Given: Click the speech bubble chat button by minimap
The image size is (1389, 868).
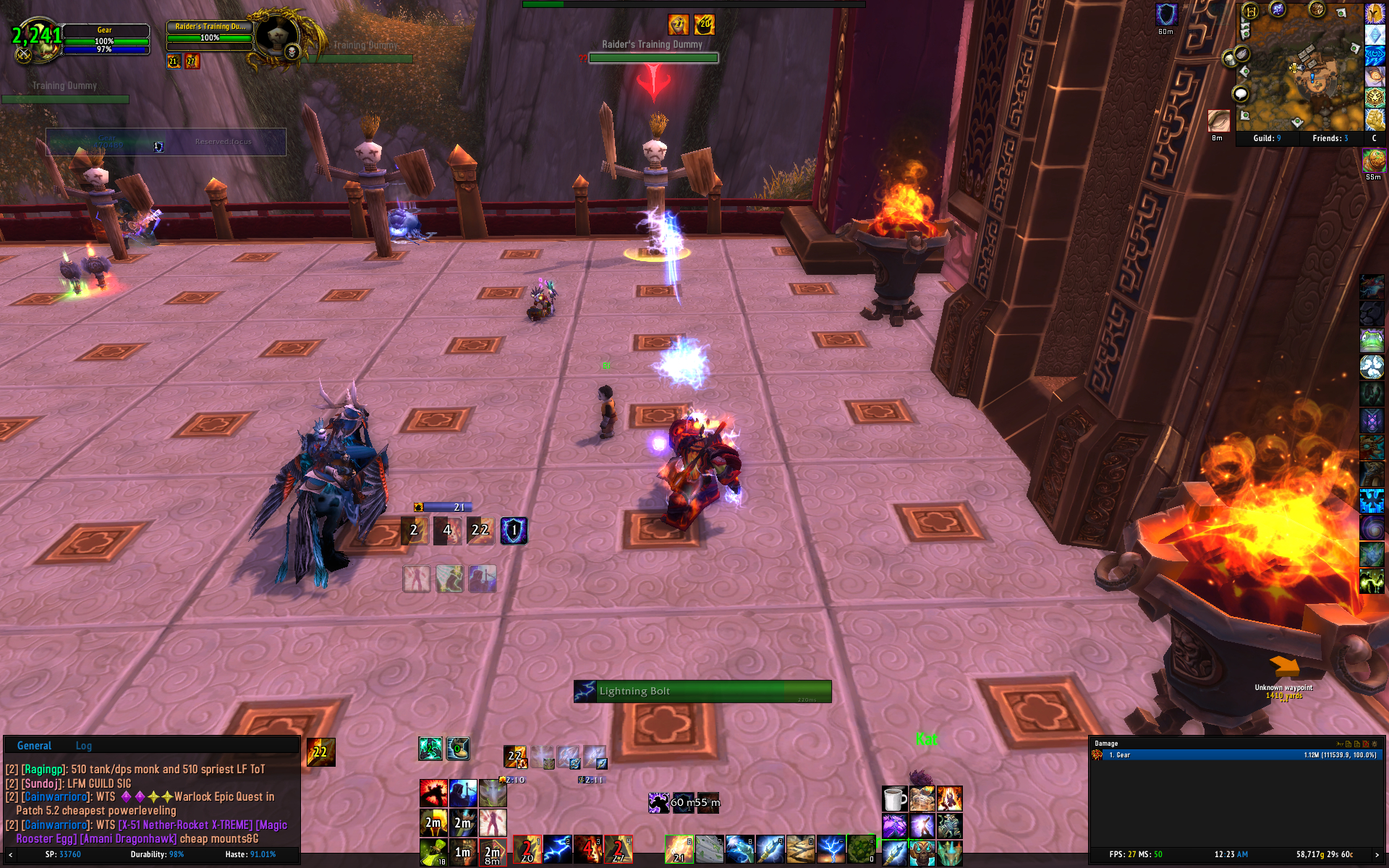Looking at the screenshot, I should click(1241, 93).
